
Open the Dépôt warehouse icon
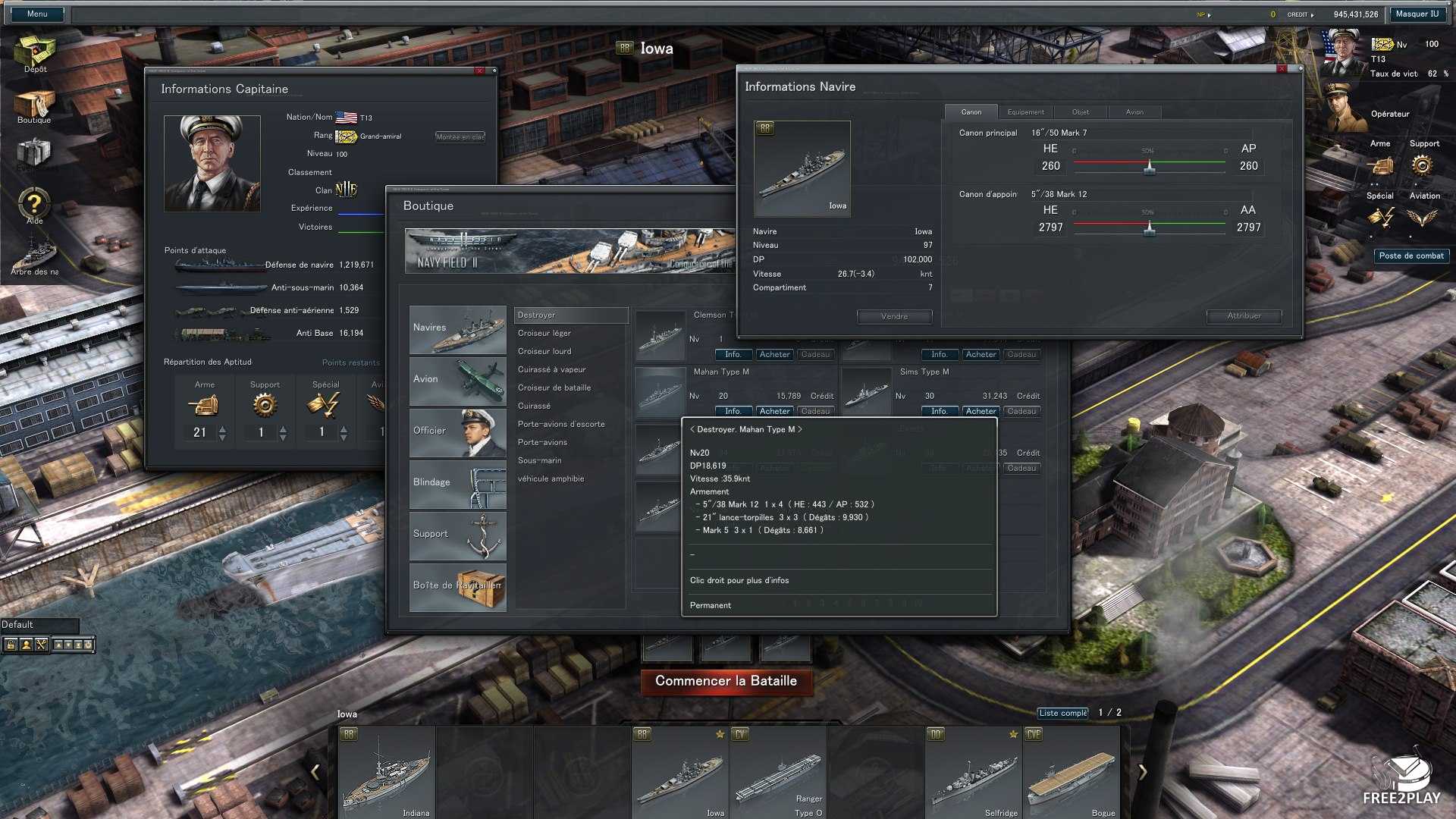(35, 55)
